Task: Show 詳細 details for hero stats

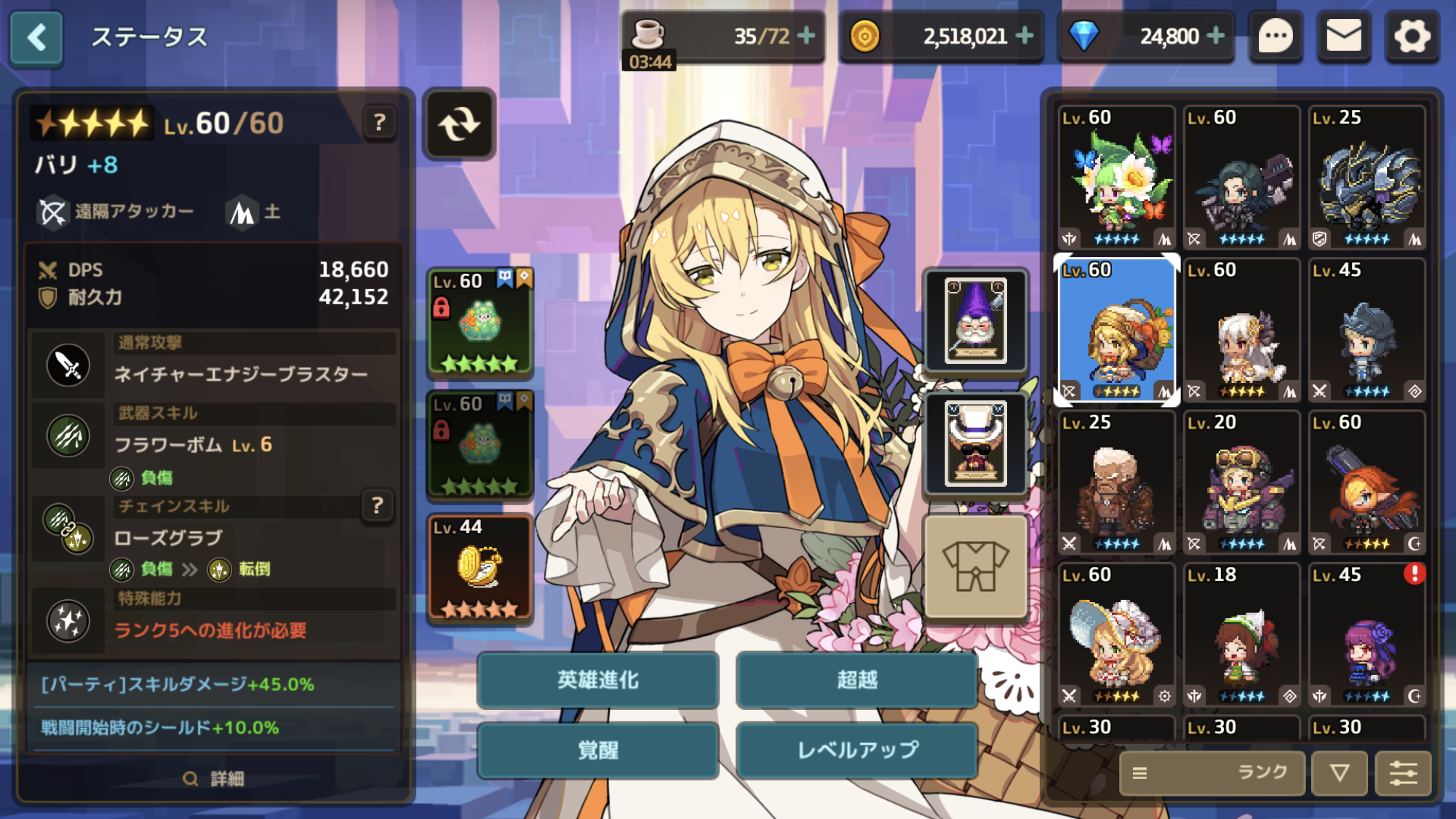Action: pos(213,779)
